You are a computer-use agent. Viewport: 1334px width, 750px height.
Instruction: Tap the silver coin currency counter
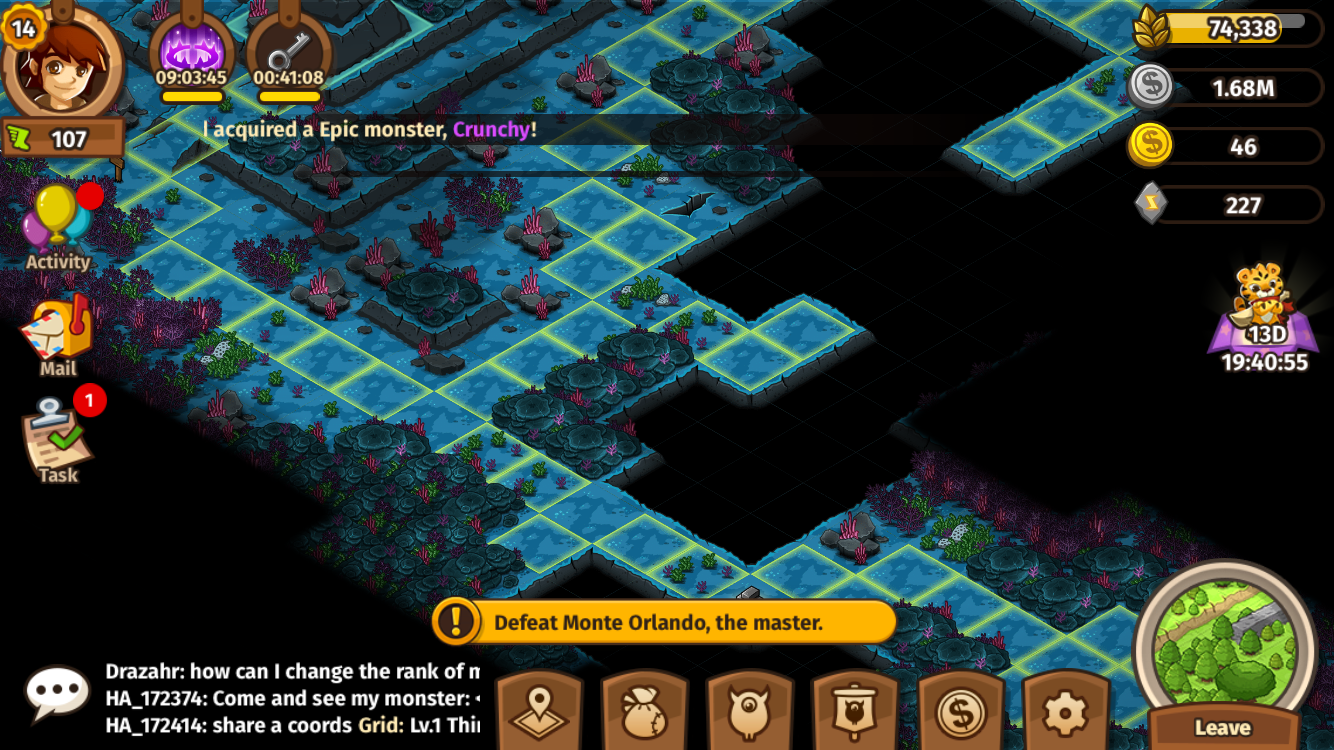click(1227, 88)
